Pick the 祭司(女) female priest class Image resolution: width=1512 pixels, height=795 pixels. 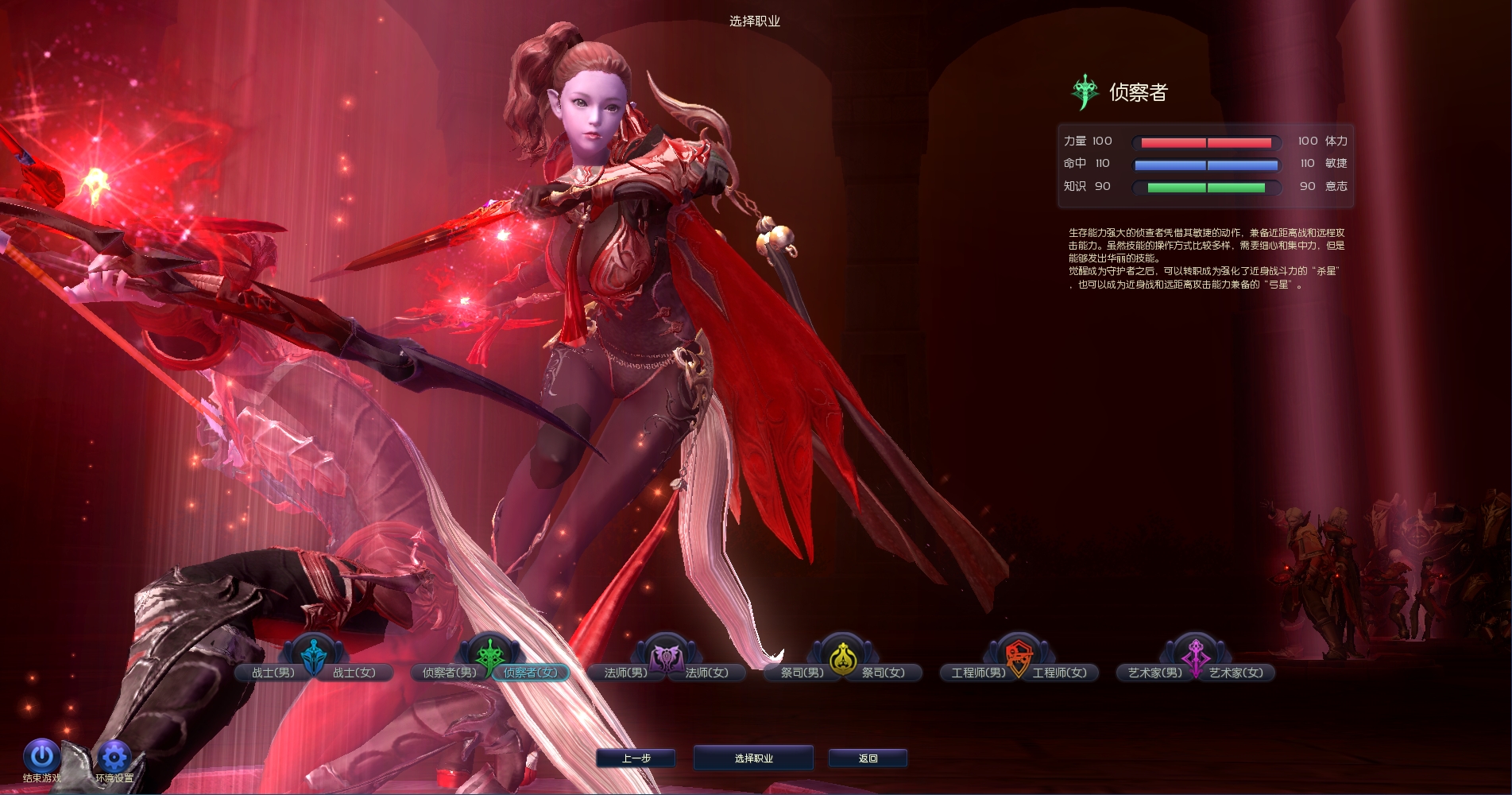point(884,673)
